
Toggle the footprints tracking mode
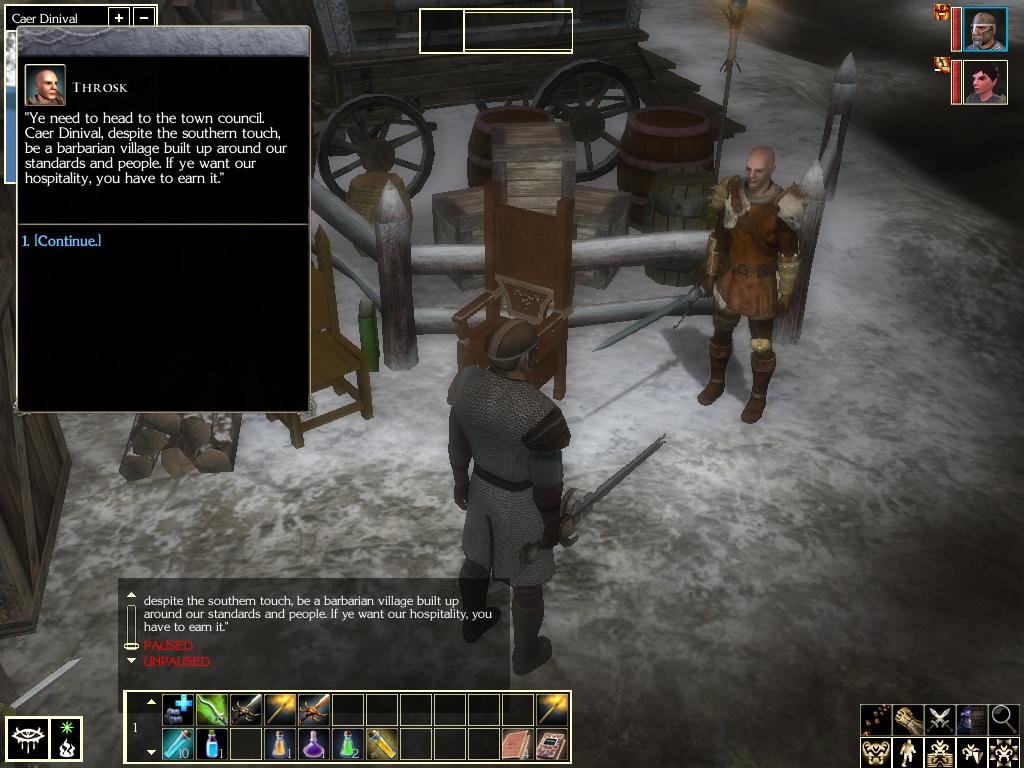pyautogui.click(x=876, y=718)
